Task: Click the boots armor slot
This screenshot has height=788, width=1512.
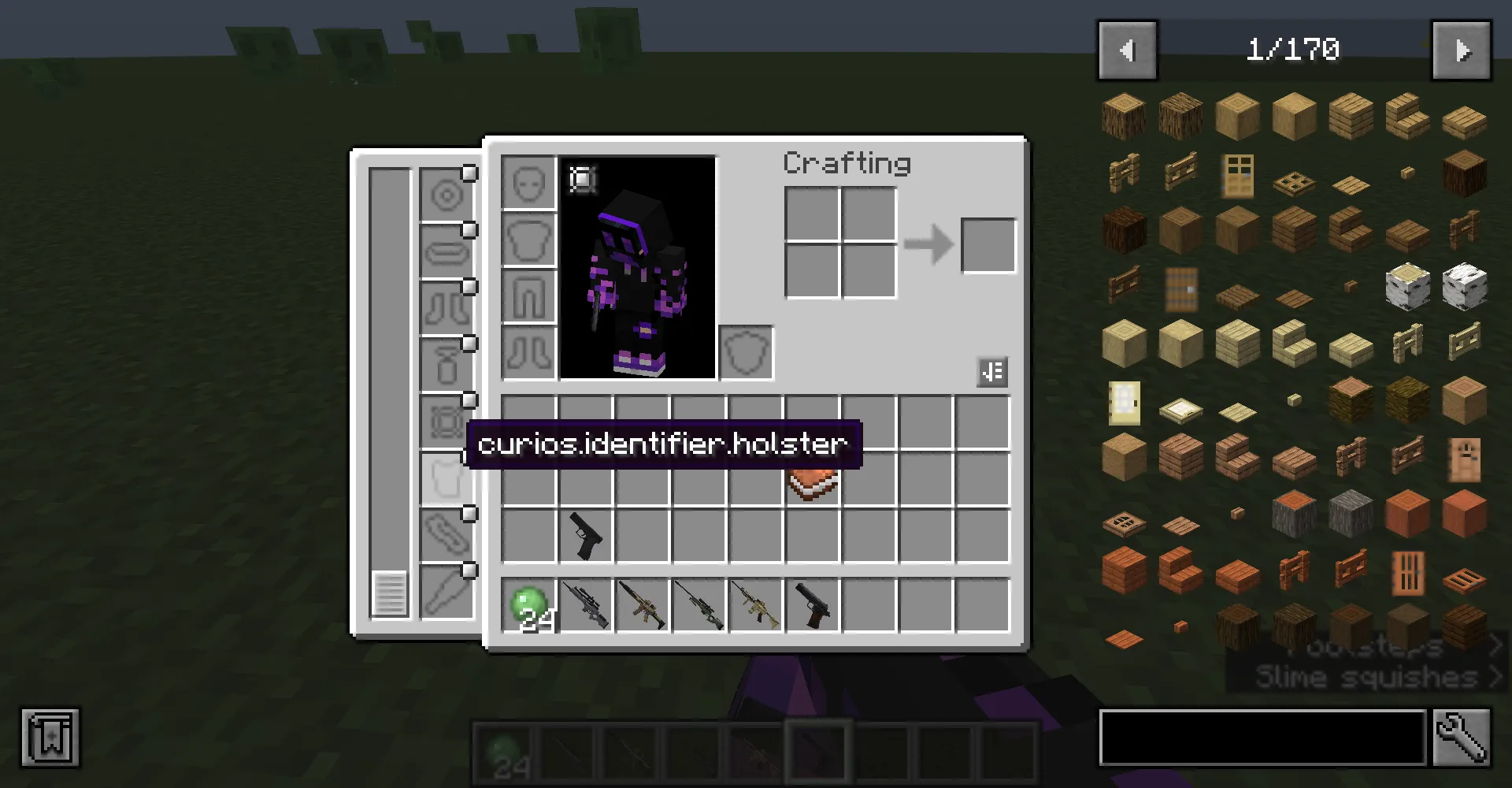Action: click(529, 354)
